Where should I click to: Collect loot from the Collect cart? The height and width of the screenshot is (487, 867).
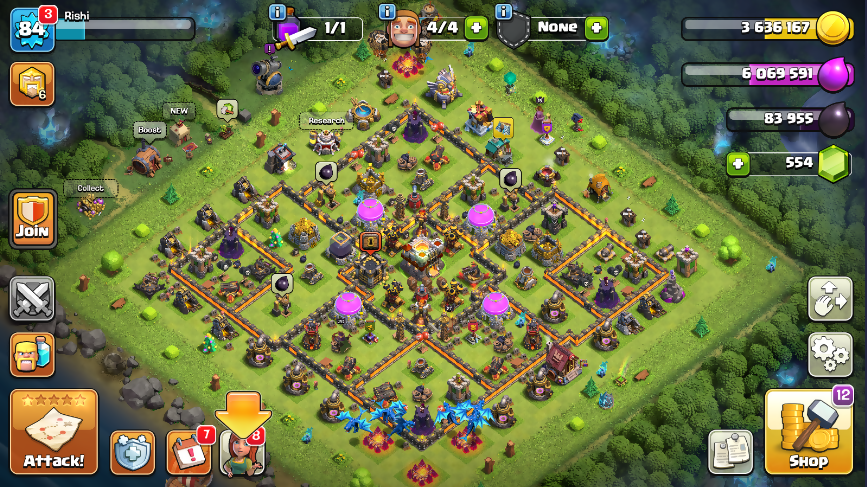coord(92,204)
